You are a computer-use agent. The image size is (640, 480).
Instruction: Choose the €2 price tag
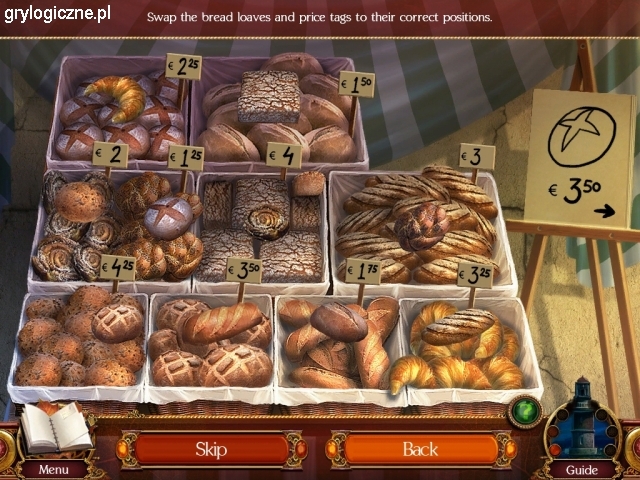tap(110, 154)
